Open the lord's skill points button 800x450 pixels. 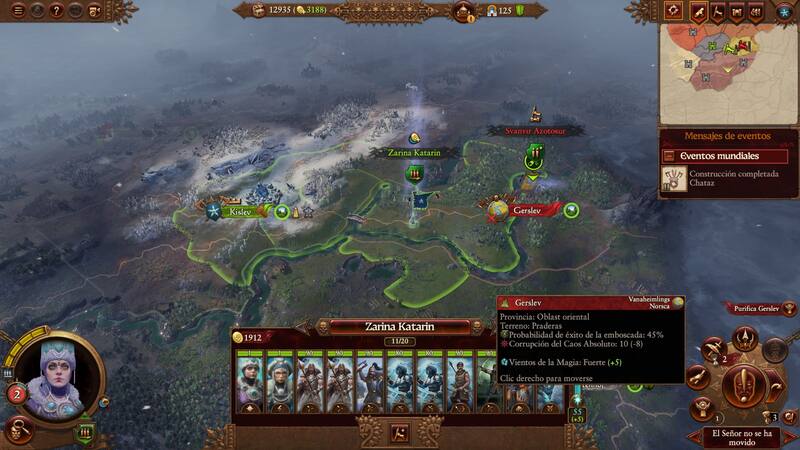(x=16, y=394)
